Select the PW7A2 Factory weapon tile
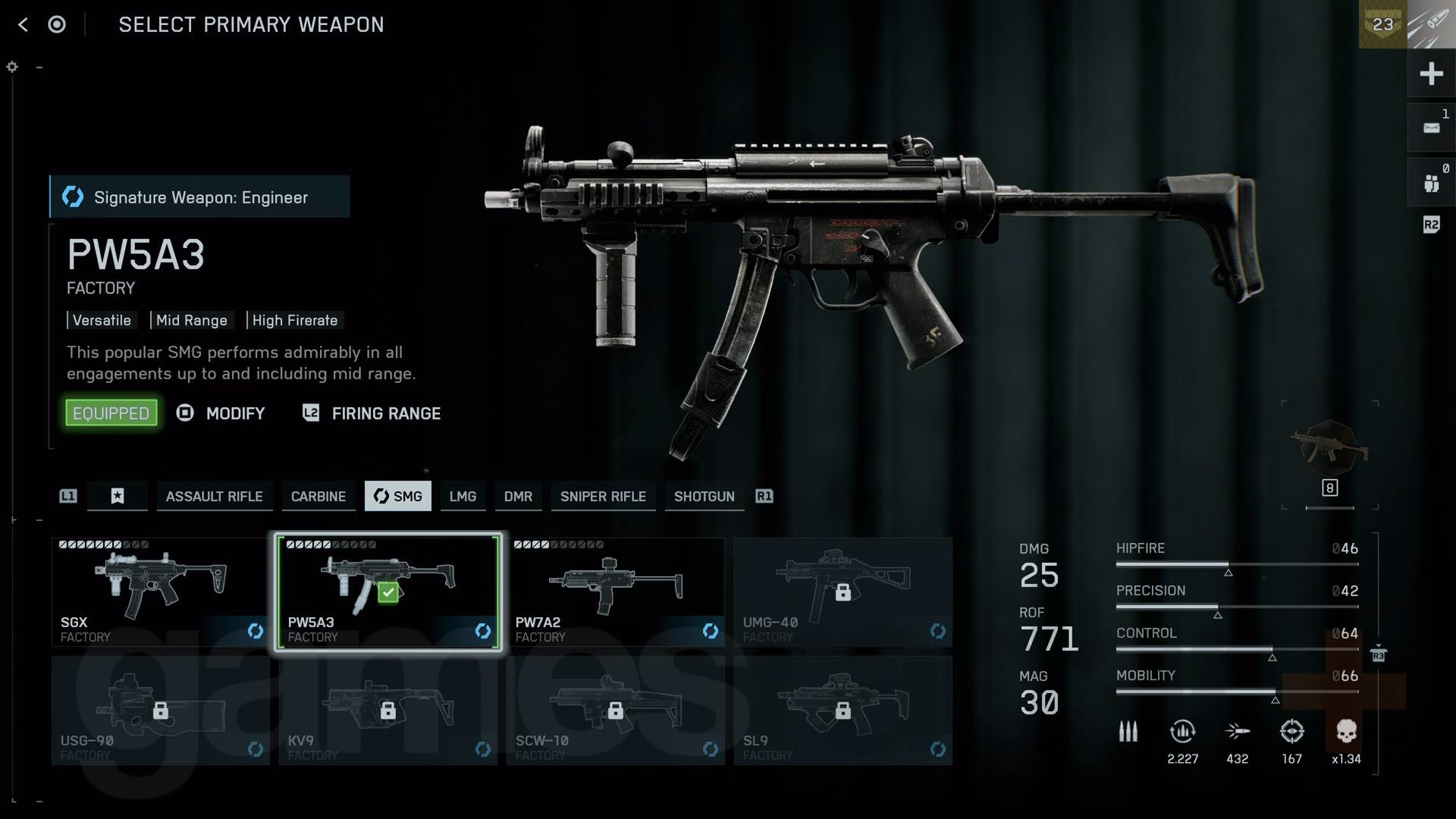The image size is (1456, 819). point(615,592)
